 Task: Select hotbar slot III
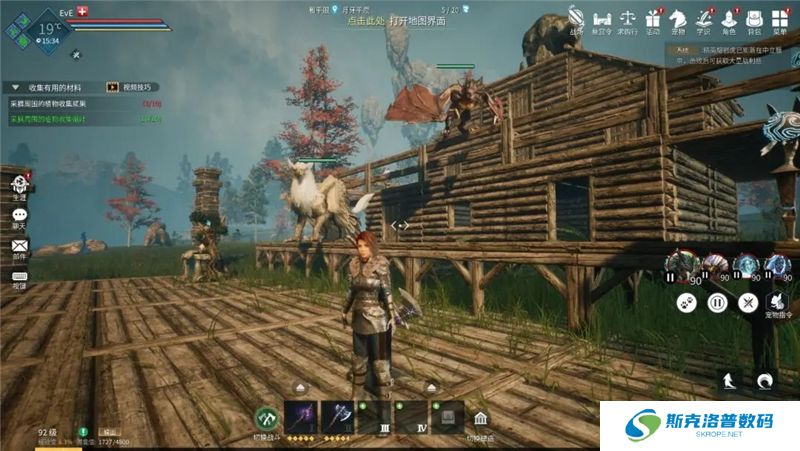point(375,417)
